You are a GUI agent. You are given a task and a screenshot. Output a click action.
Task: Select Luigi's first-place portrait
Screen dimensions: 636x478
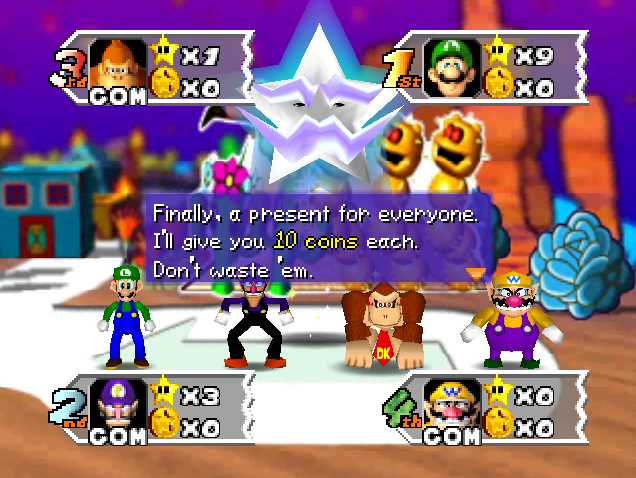(449, 67)
